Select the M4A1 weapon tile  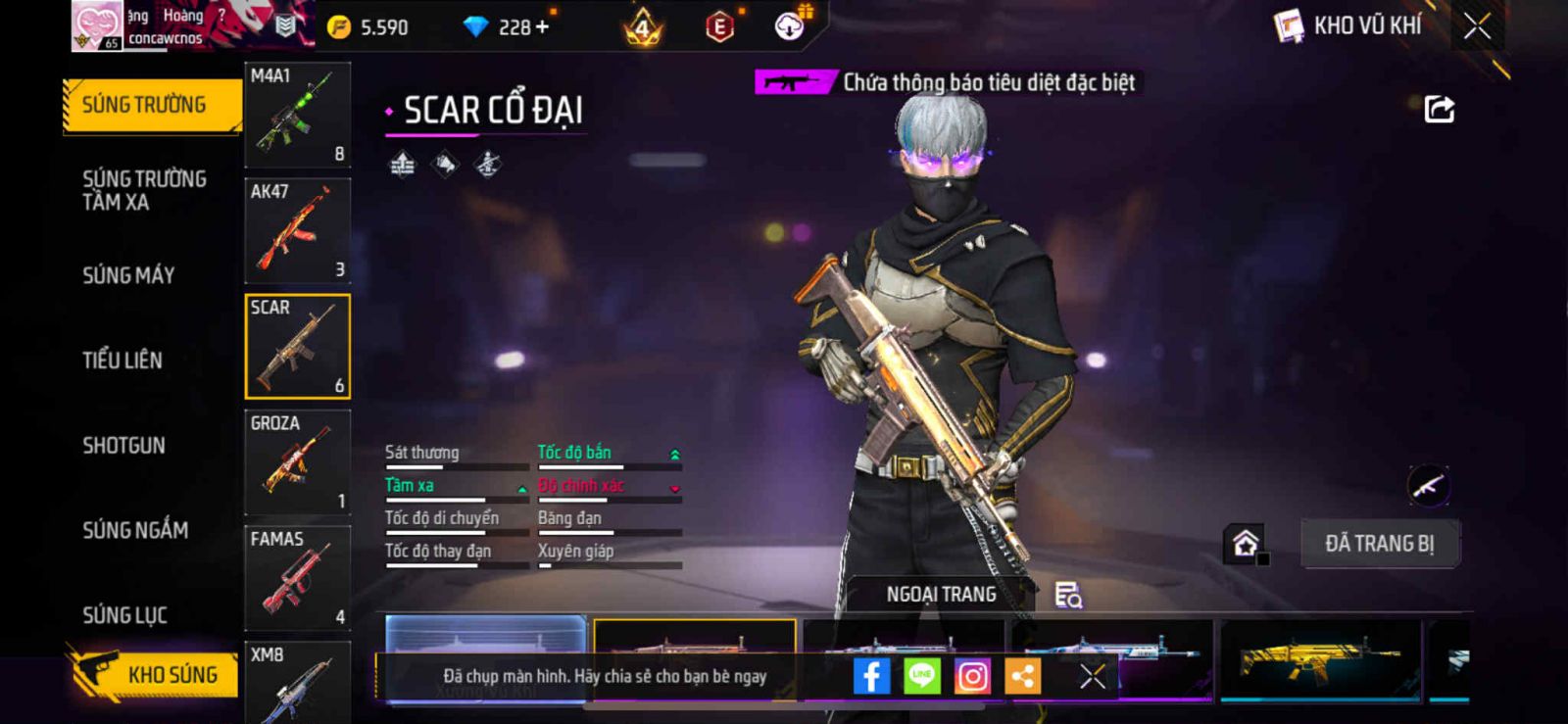[x=297, y=116]
